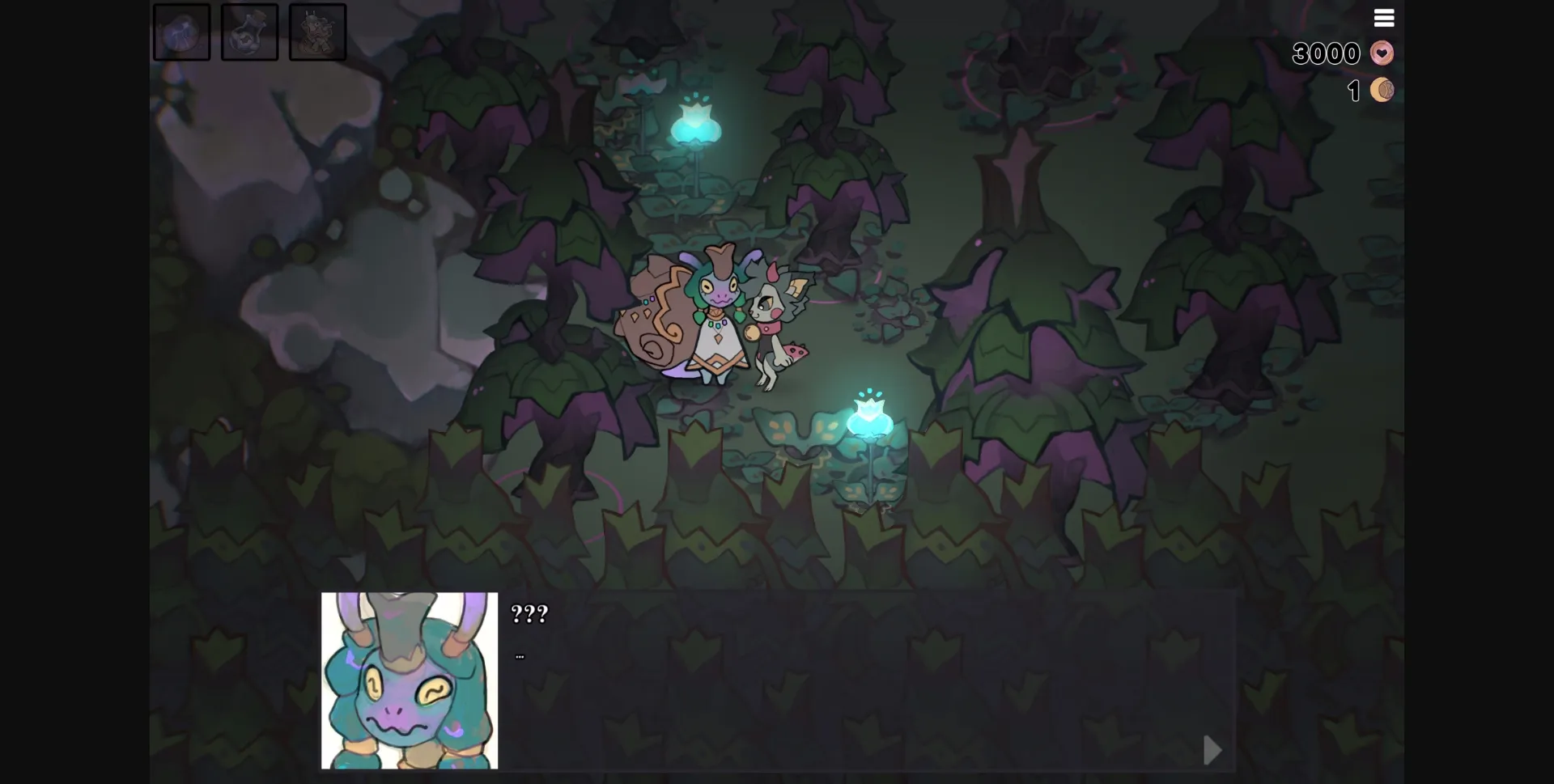Select the creature figurine item slot

coord(317,32)
